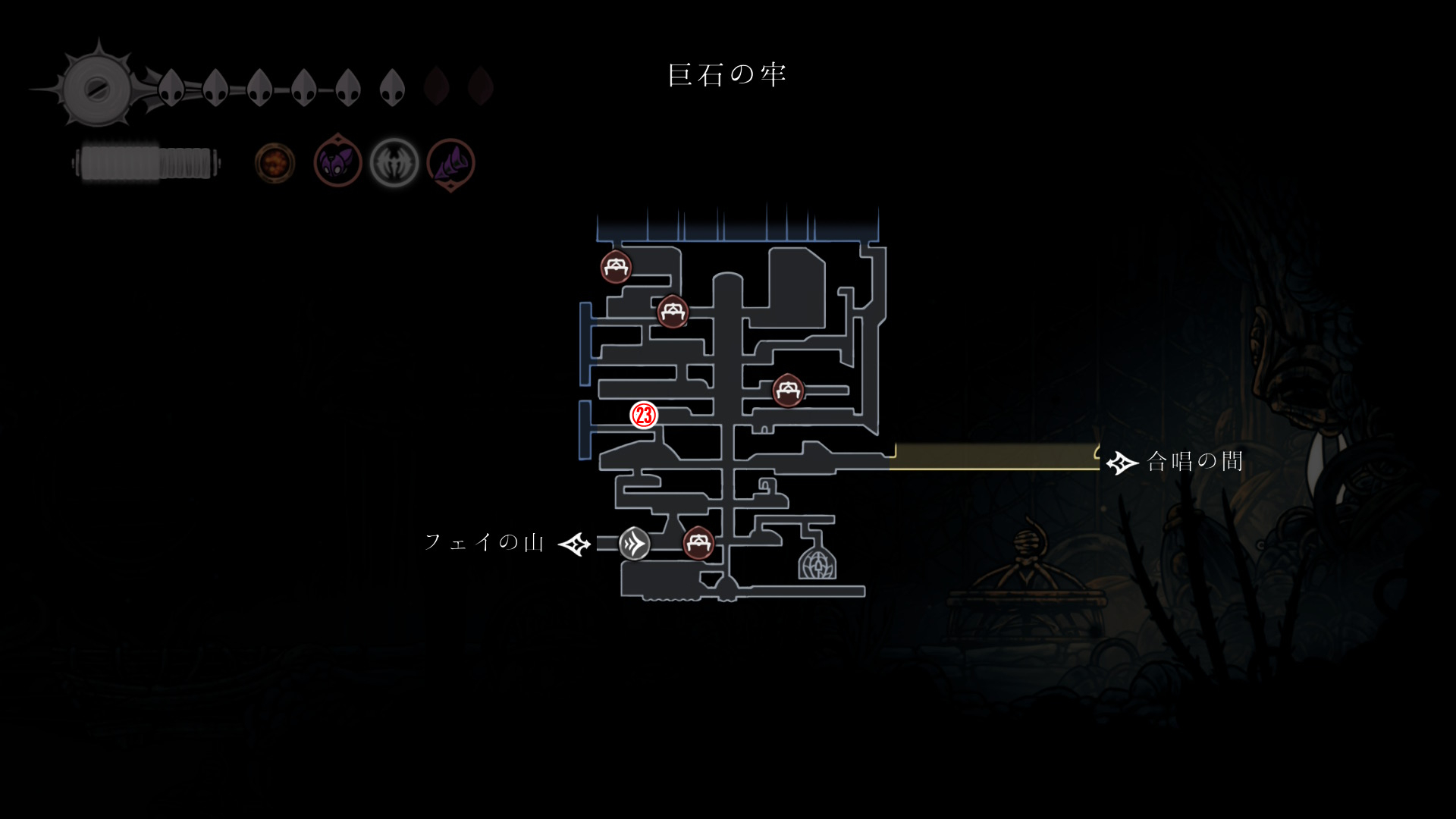This screenshot has height=819, width=1456.
Task: Select the bench marker beside the chevron icon
Action: coord(698,543)
